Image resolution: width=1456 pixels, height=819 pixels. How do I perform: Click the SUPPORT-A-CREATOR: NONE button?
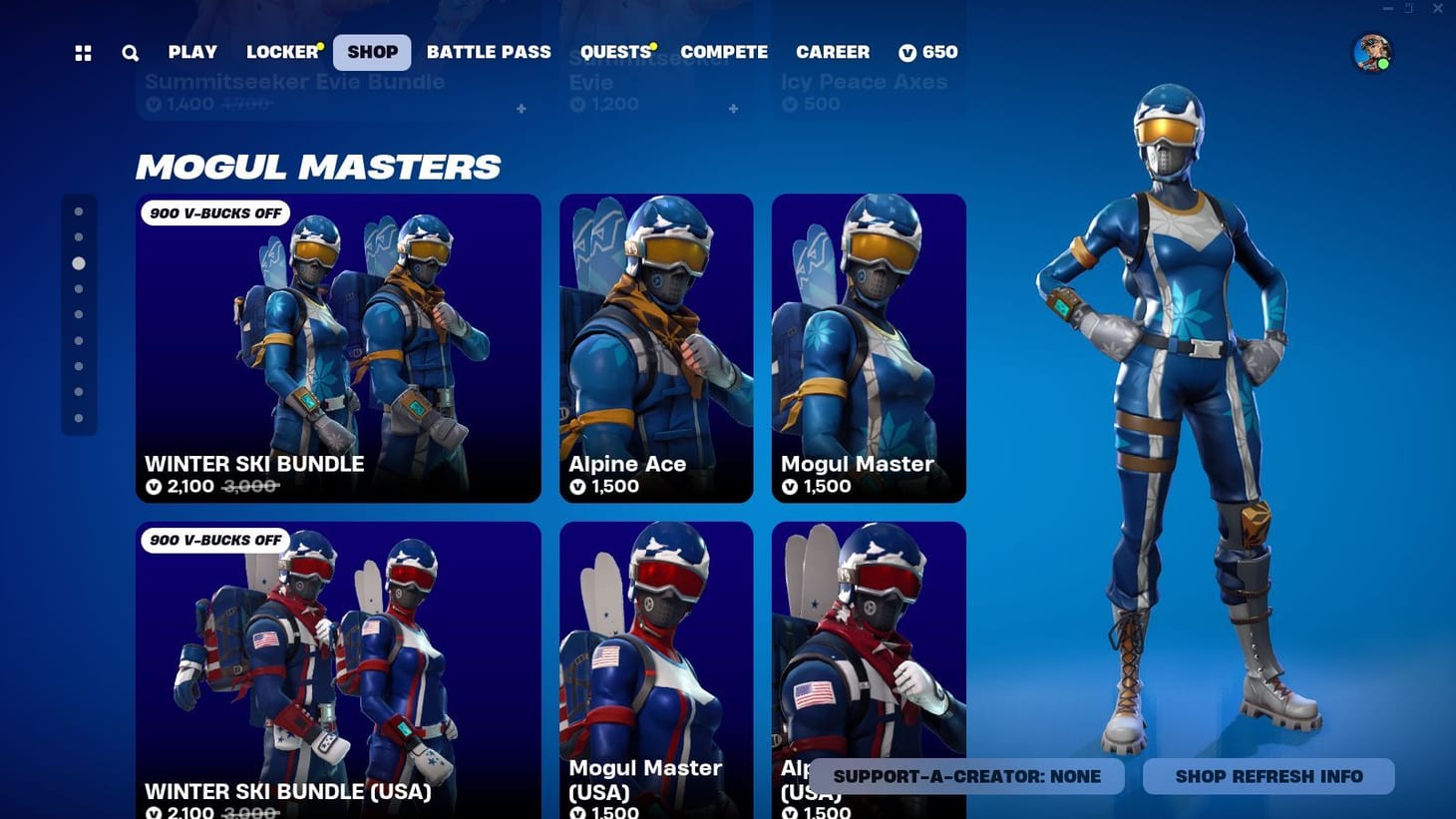[x=966, y=776]
